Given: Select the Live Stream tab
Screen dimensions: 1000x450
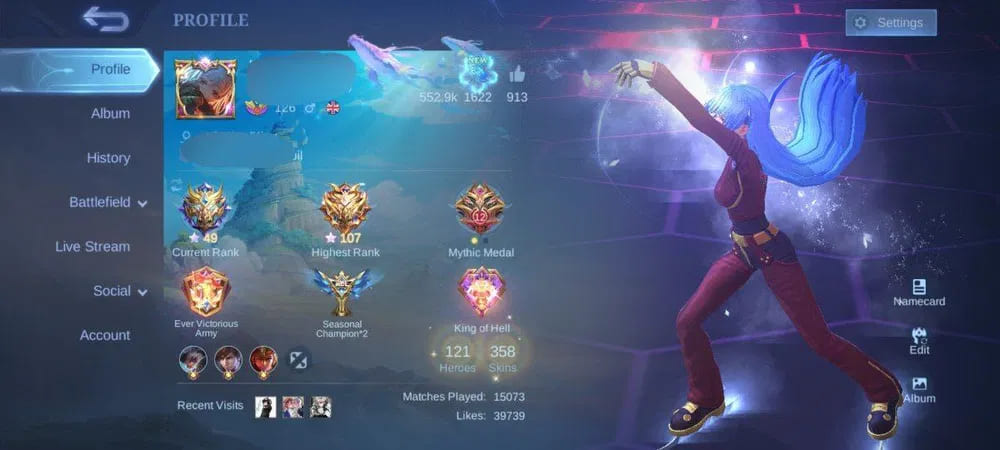Looking at the screenshot, I should [92, 247].
